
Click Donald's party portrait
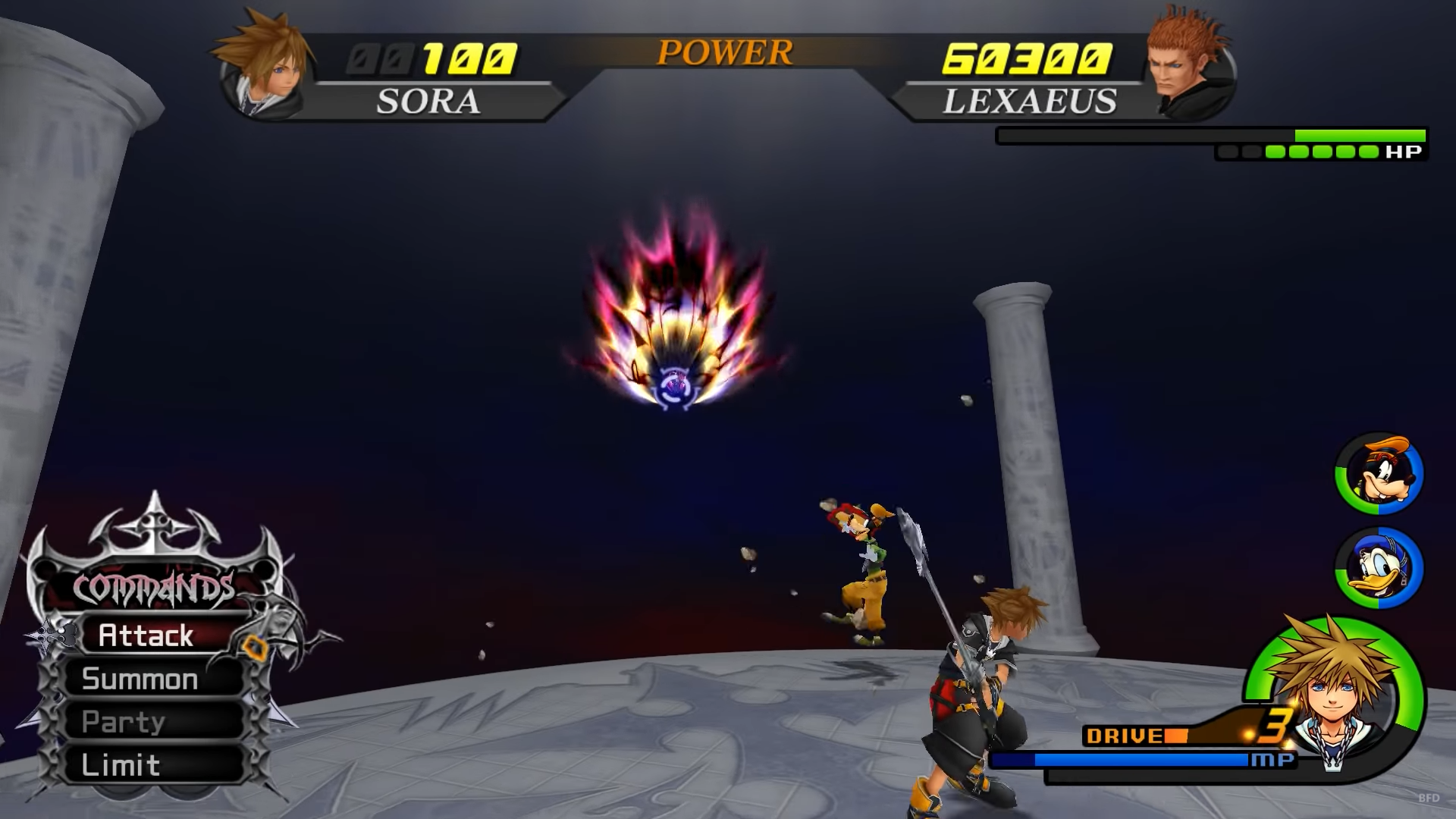tap(1379, 568)
